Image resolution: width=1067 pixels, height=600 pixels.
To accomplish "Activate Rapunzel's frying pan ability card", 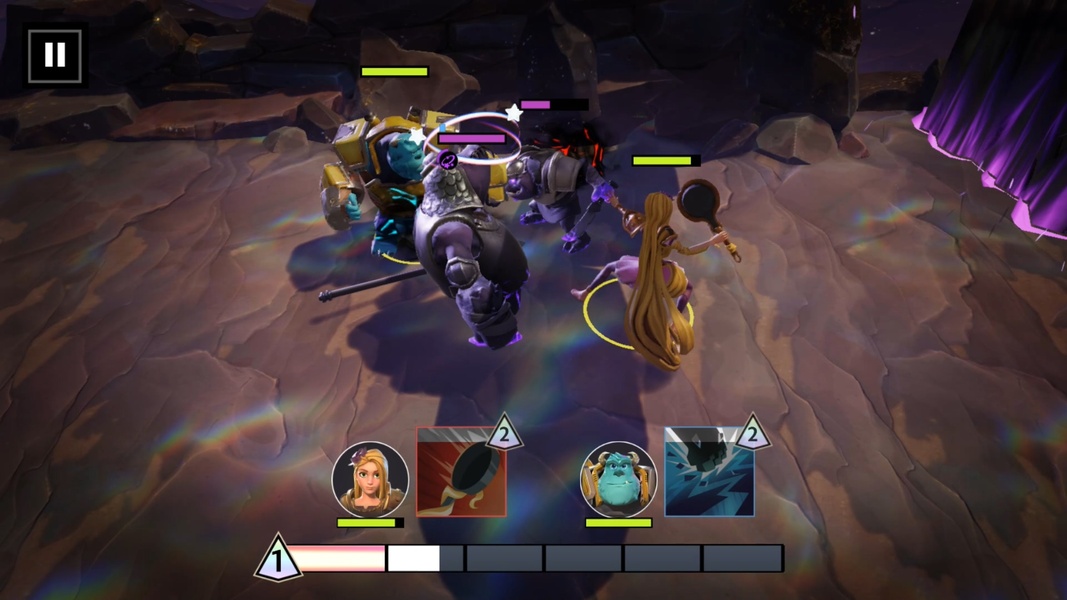I will (x=460, y=472).
